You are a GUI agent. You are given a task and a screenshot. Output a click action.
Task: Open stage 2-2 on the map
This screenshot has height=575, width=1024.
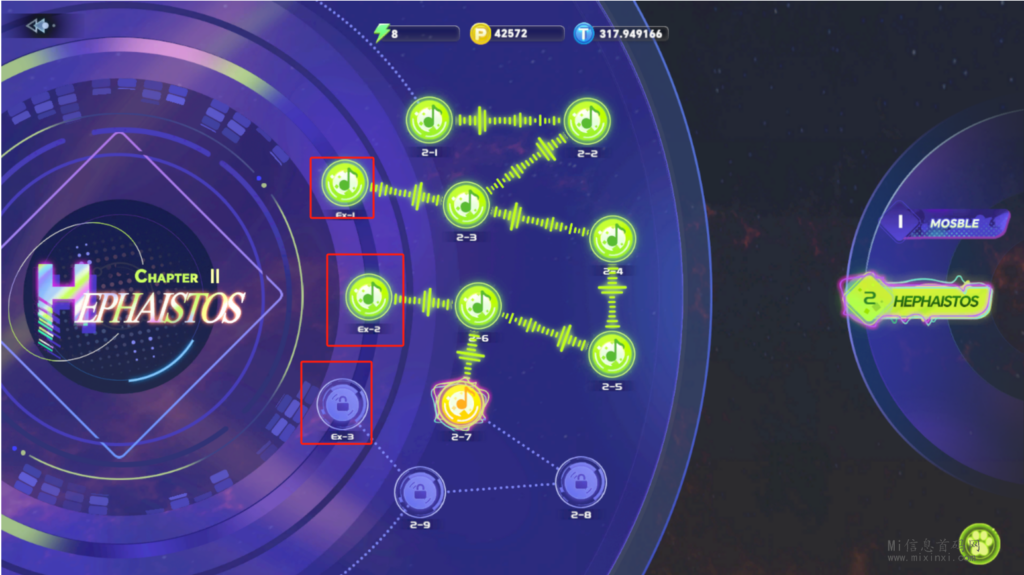(x=586, y=120)
